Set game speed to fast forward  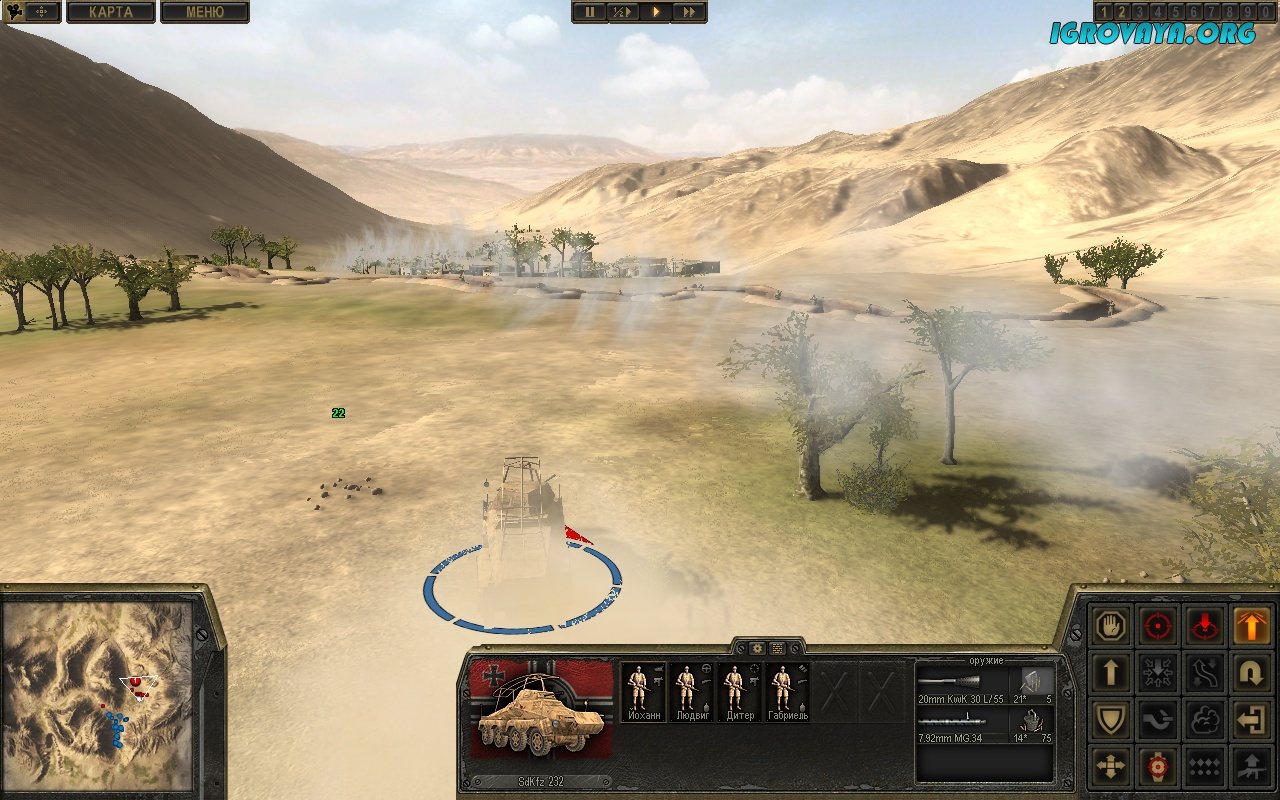point(690,12)
